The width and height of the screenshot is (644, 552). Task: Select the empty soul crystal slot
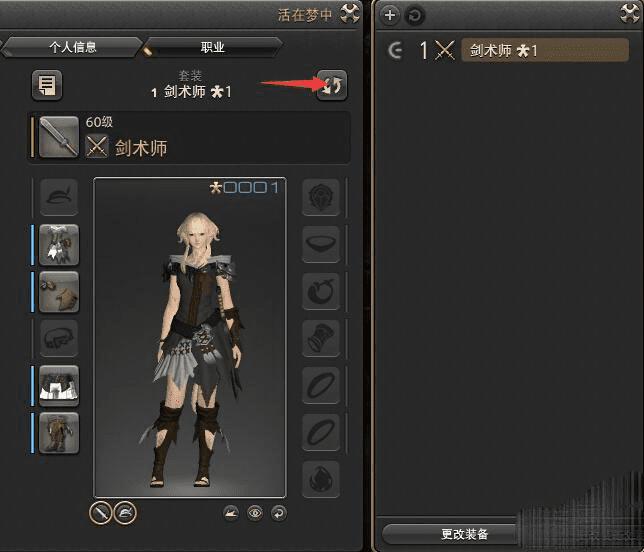pyautogui.click(x=321, y=479)
